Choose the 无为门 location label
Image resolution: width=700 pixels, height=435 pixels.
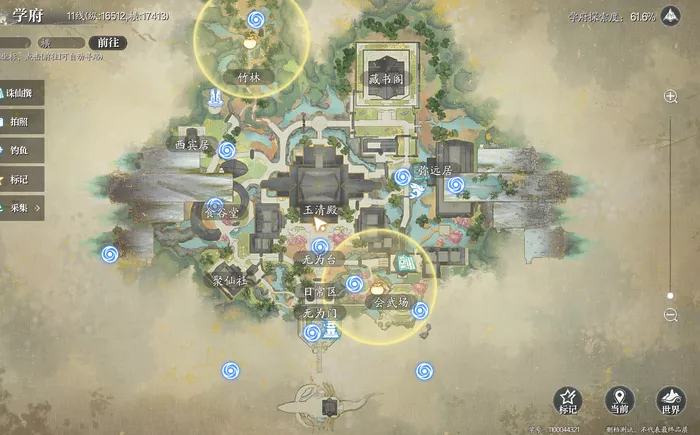click(x=322, y=313)
